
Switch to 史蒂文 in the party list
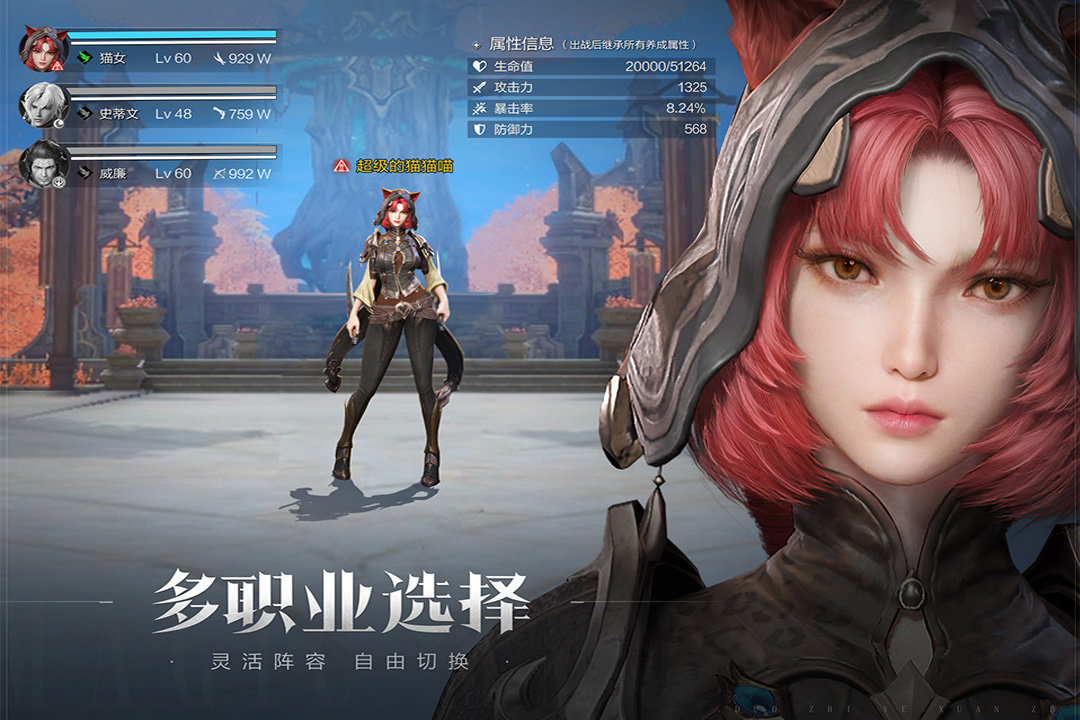click(x=43, y=106)
